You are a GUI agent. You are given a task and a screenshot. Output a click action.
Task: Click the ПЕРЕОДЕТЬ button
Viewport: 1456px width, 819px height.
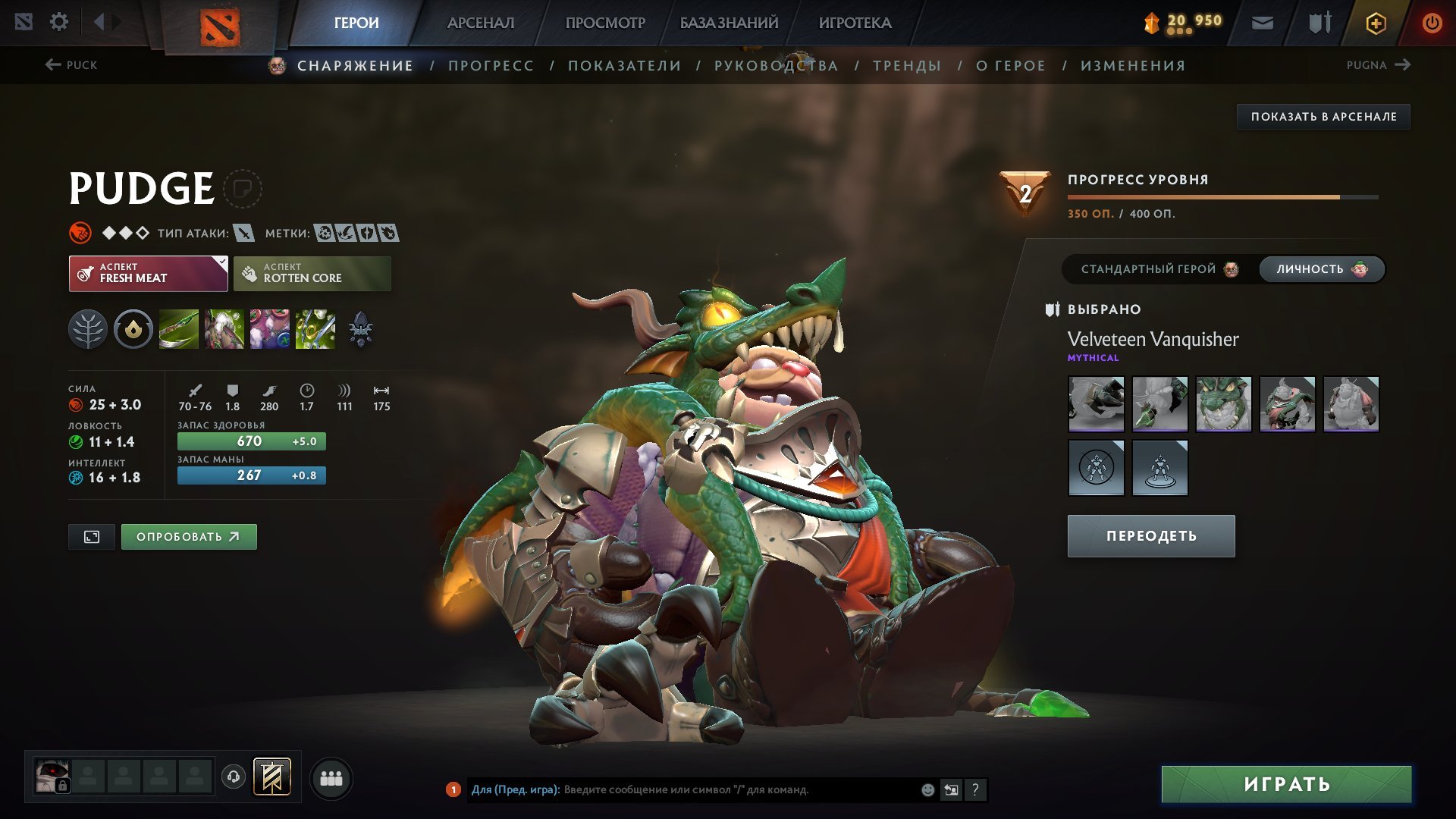point(1150,535)
